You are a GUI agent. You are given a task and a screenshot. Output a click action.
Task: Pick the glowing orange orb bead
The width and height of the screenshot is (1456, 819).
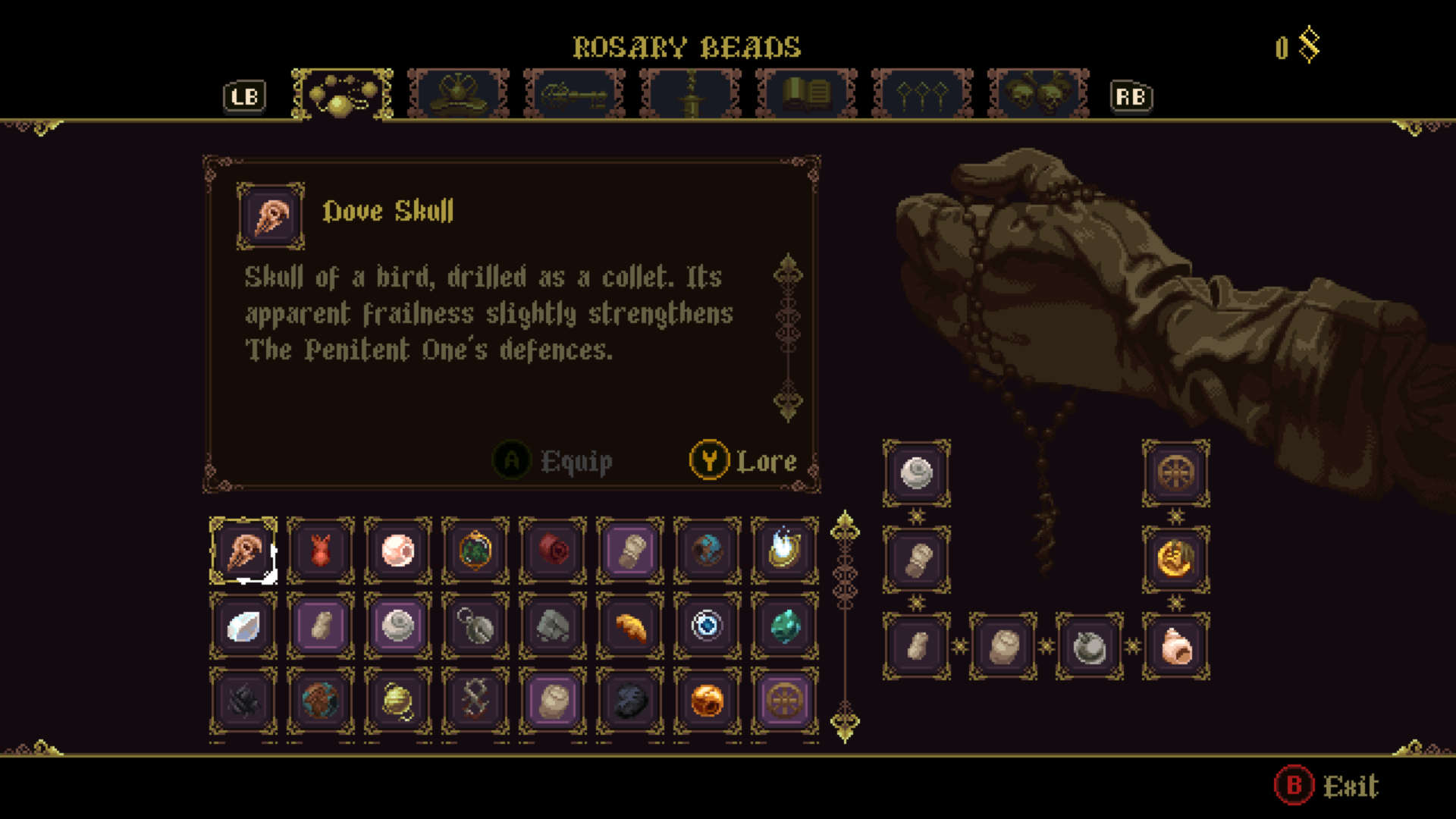tap(708, 701)
